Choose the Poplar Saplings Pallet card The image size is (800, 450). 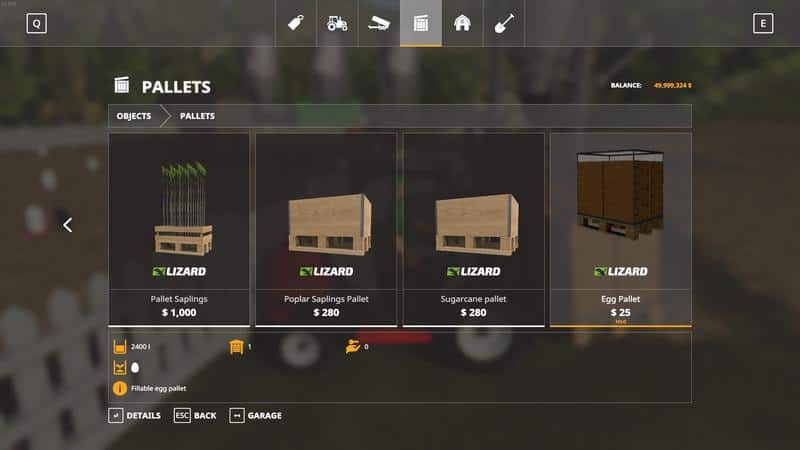pos(326,229)
